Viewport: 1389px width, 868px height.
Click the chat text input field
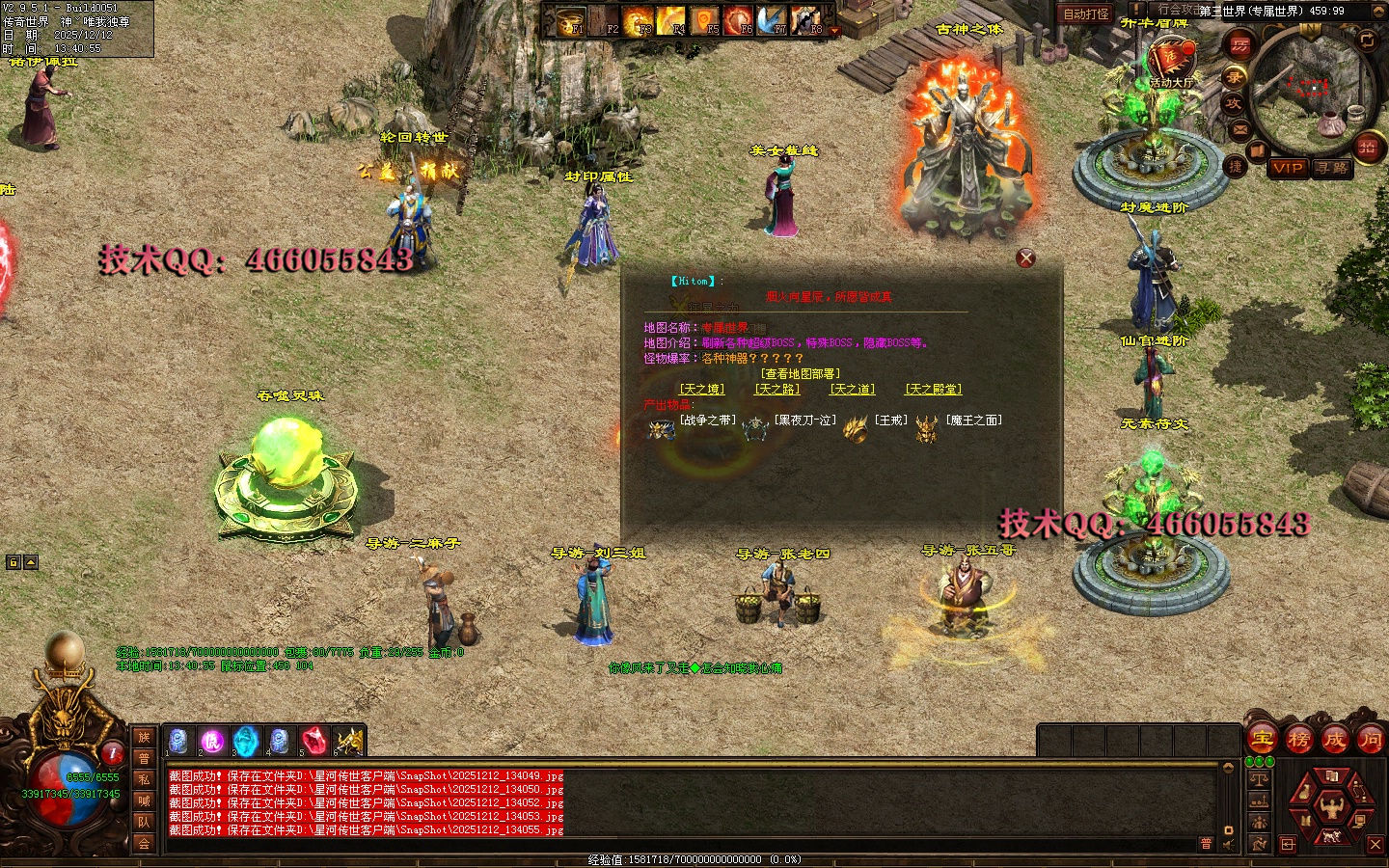point(675,844)
